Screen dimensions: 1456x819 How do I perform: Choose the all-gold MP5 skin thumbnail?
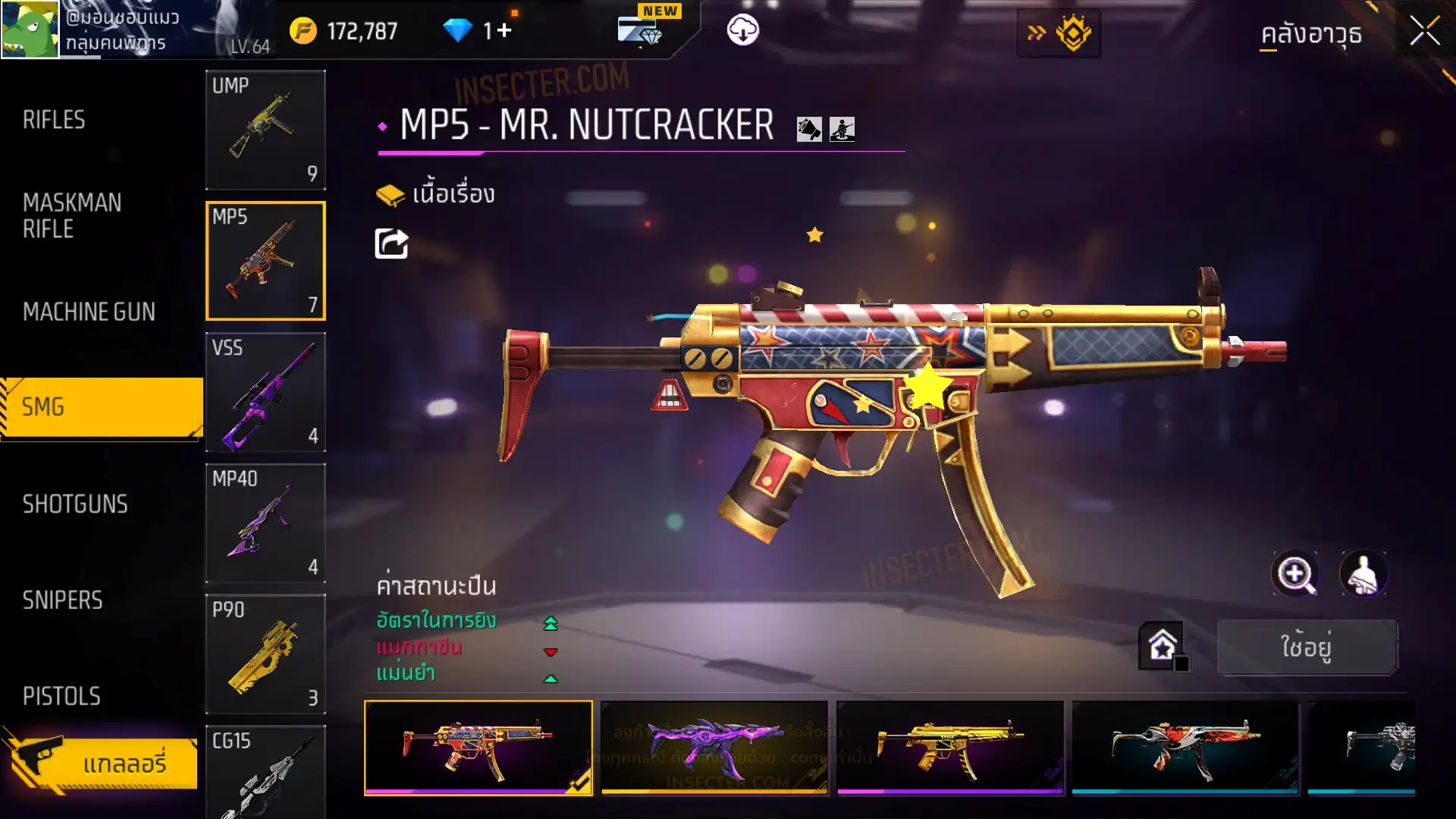(949, 747)
